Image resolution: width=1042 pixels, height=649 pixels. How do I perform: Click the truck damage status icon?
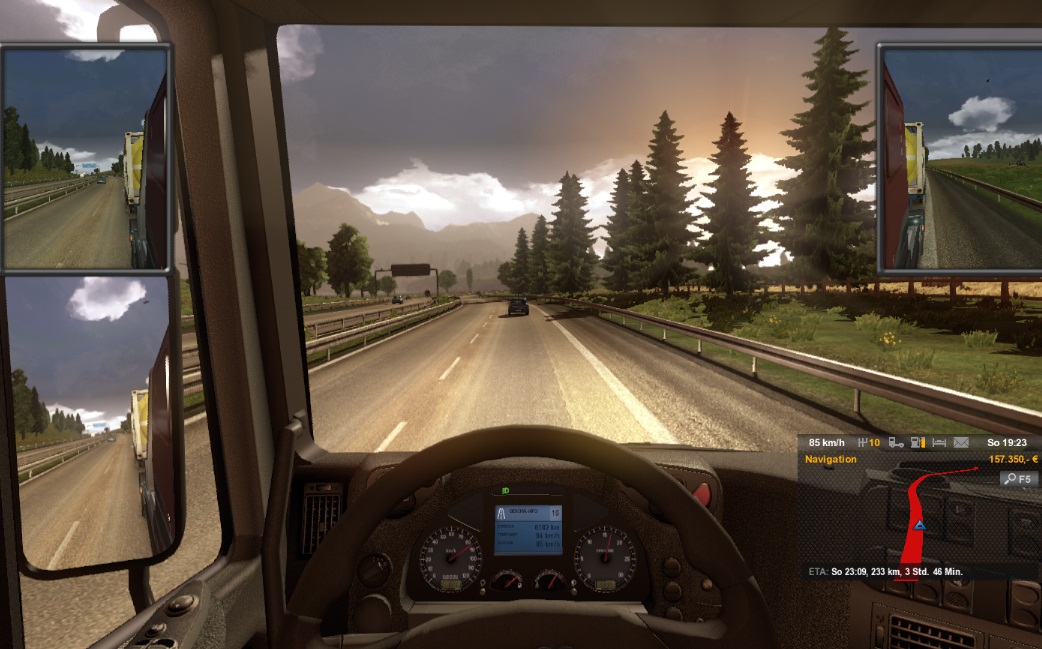point(896,442)
